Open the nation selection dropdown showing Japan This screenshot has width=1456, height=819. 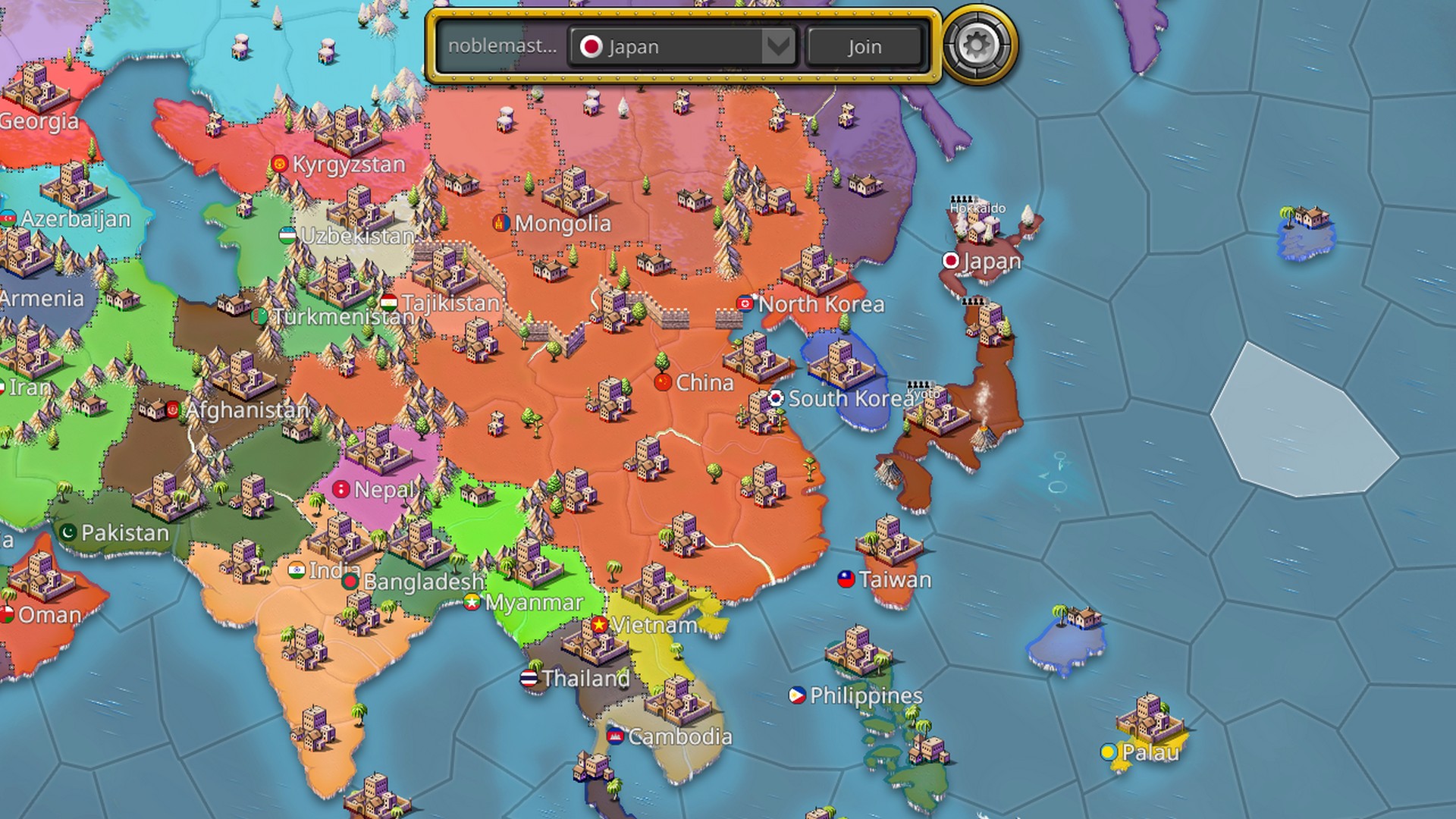[x=679, y=46]
